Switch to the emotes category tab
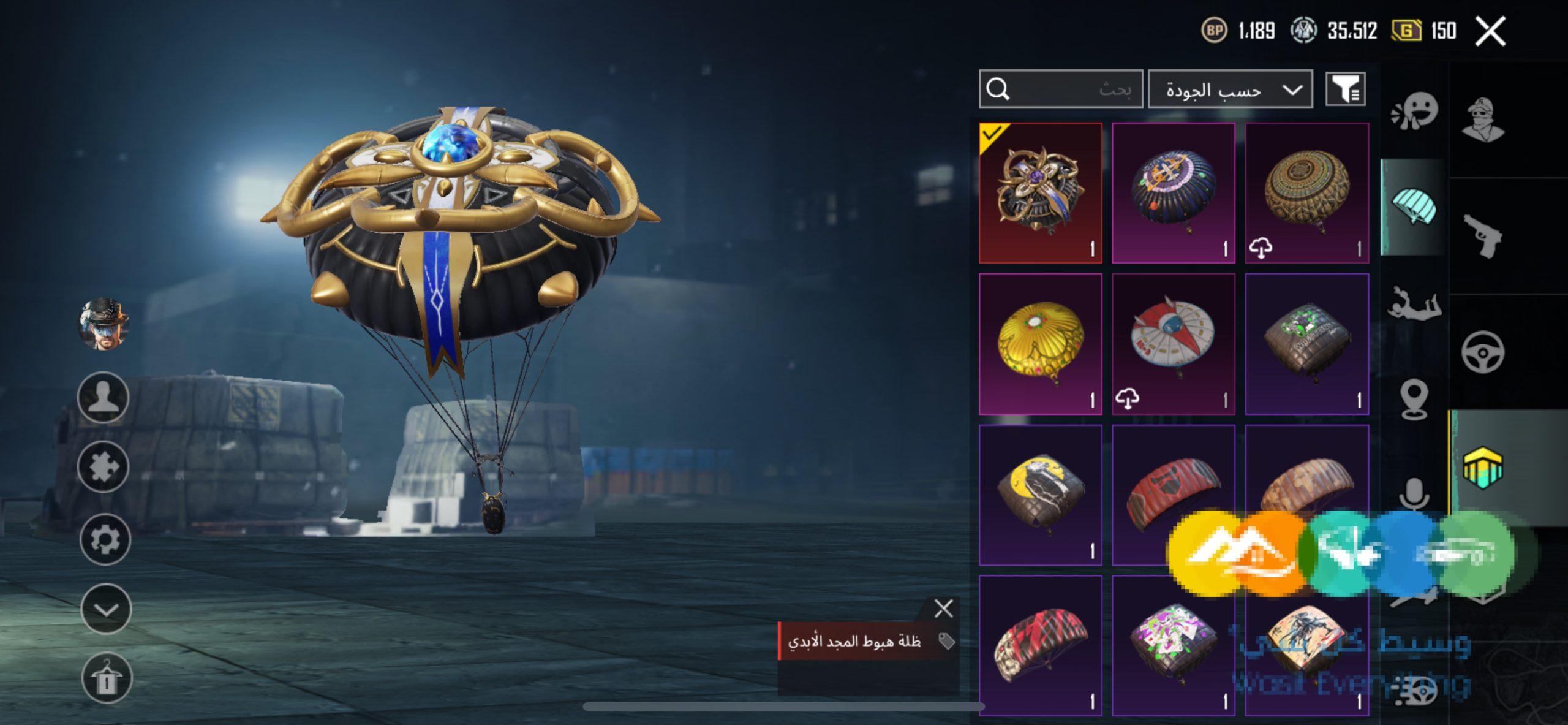 click(x=1414, y=112)
